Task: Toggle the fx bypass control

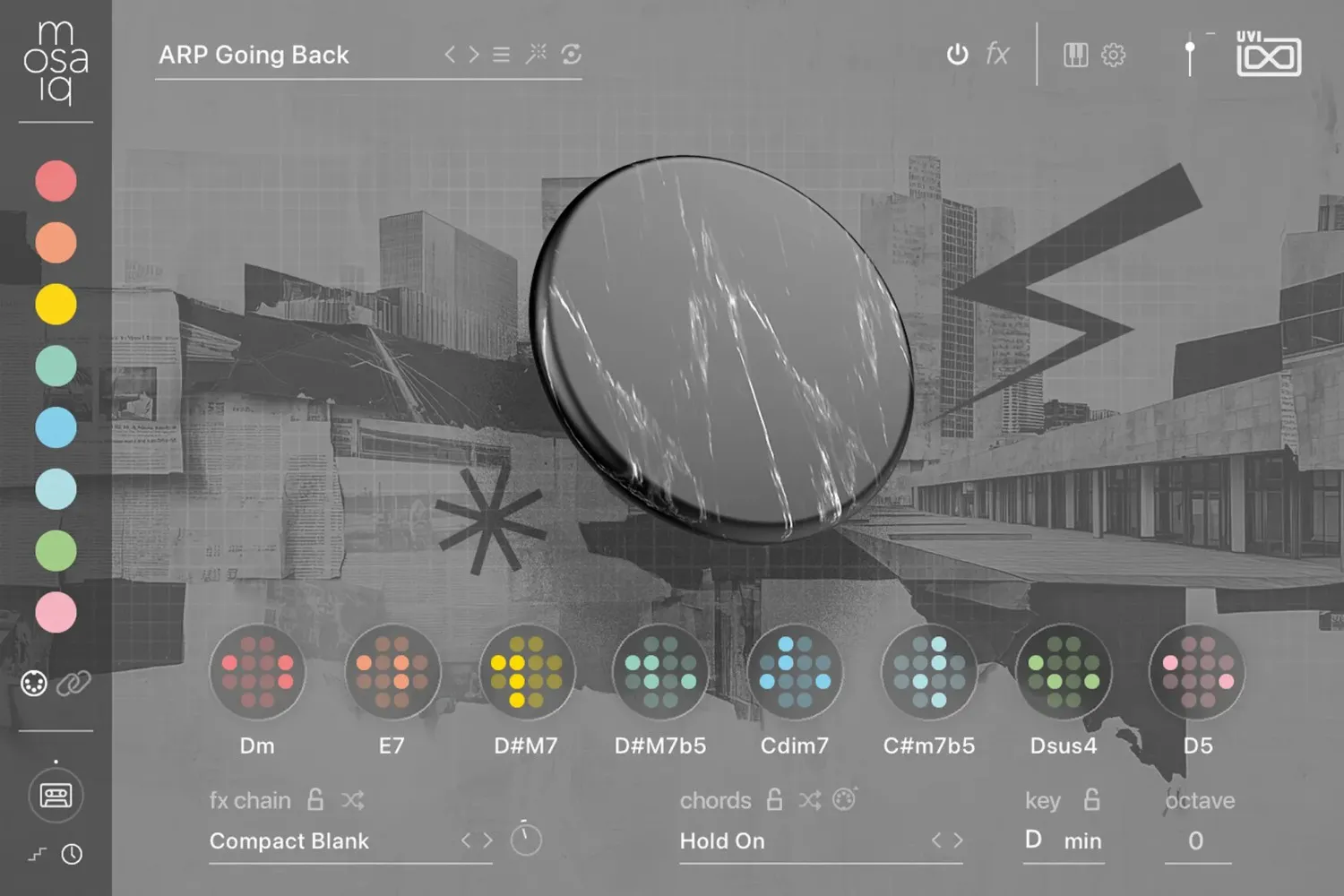Action: point(997,54)
